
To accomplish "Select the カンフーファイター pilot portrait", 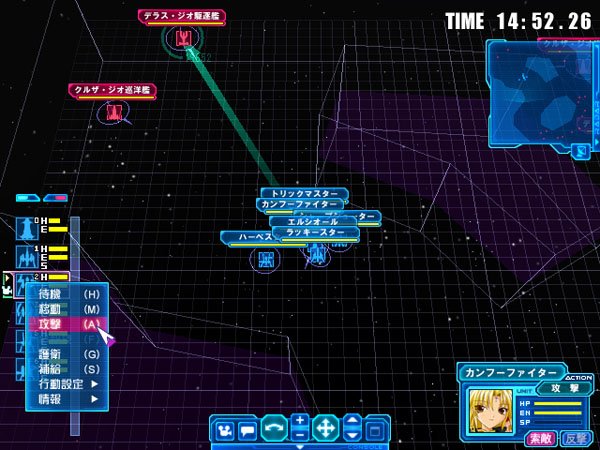I will 489,411.
